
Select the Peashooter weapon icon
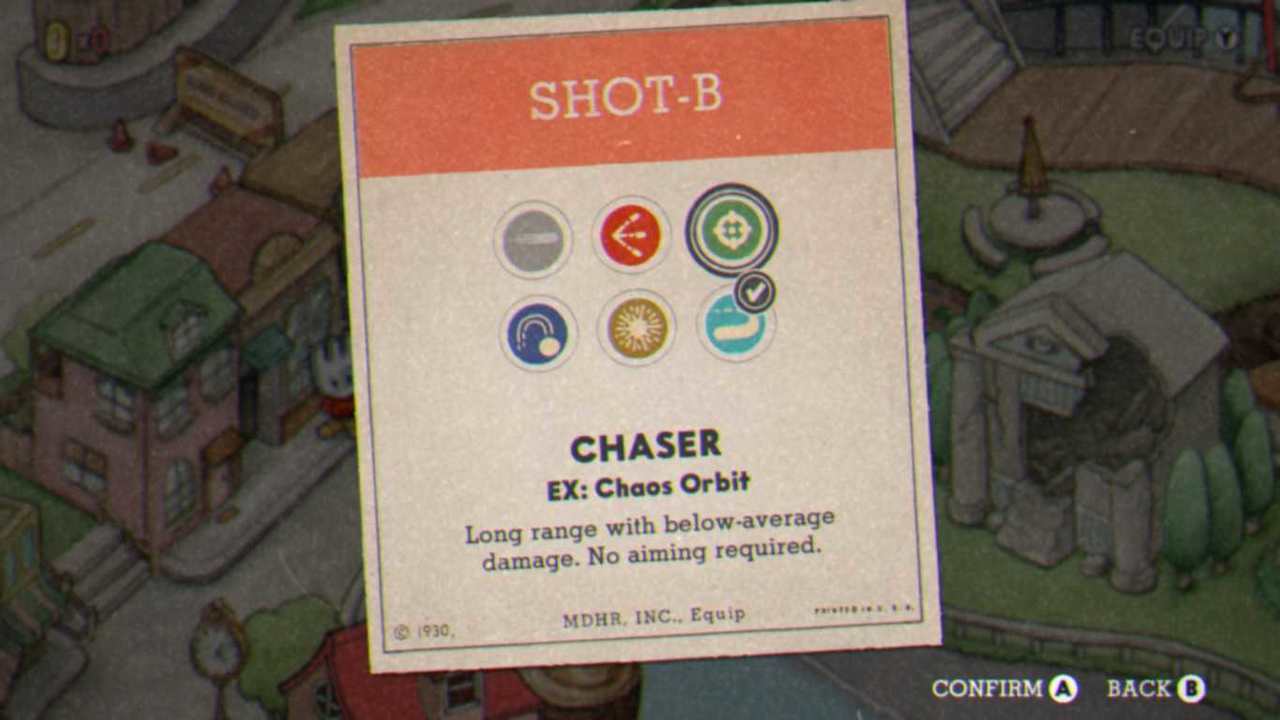coord(532,237)
